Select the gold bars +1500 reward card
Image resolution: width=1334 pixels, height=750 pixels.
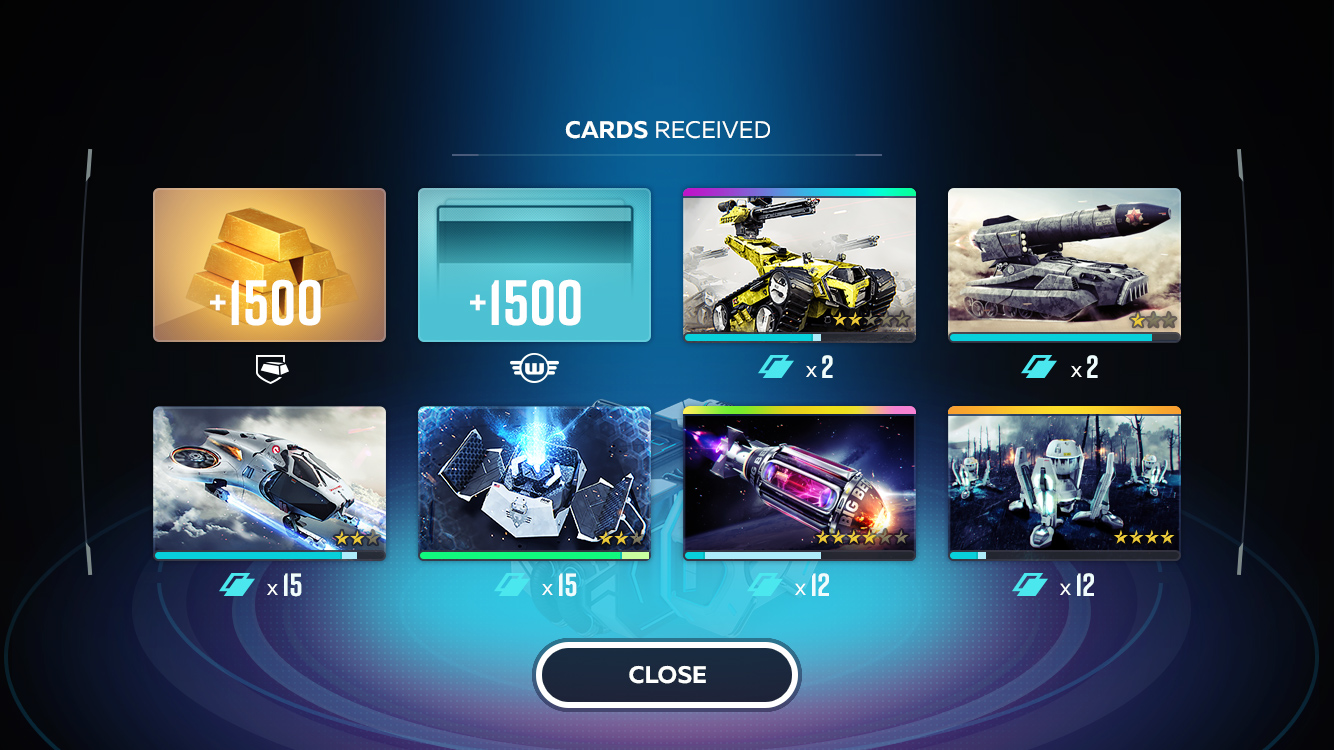(269, 265)
